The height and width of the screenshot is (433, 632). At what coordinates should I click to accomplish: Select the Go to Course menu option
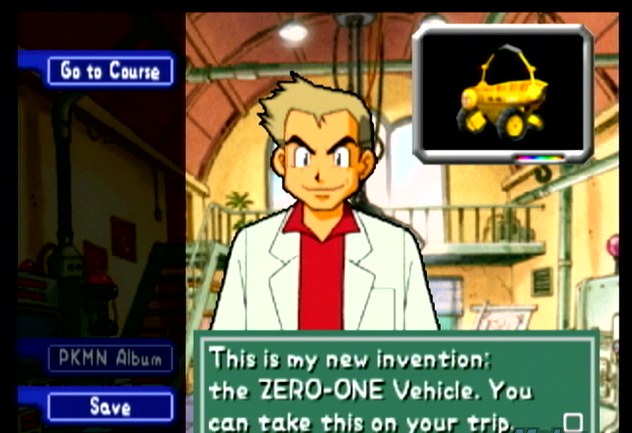pos(110,70)
